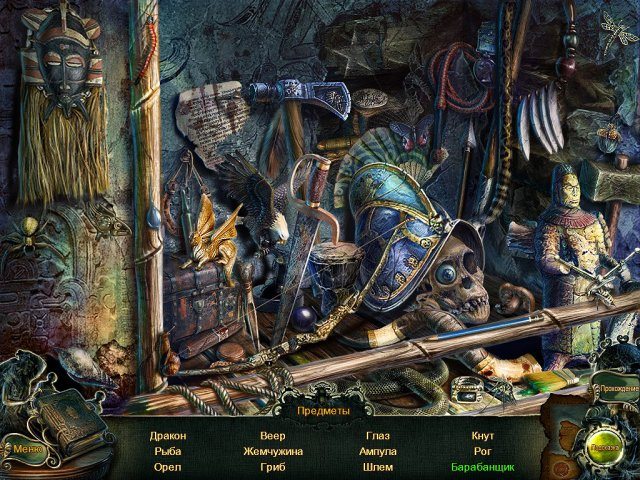This screenshot has height=480, width=640.
Task: Choose the Рыба list entry
Action: coord(168,451)
